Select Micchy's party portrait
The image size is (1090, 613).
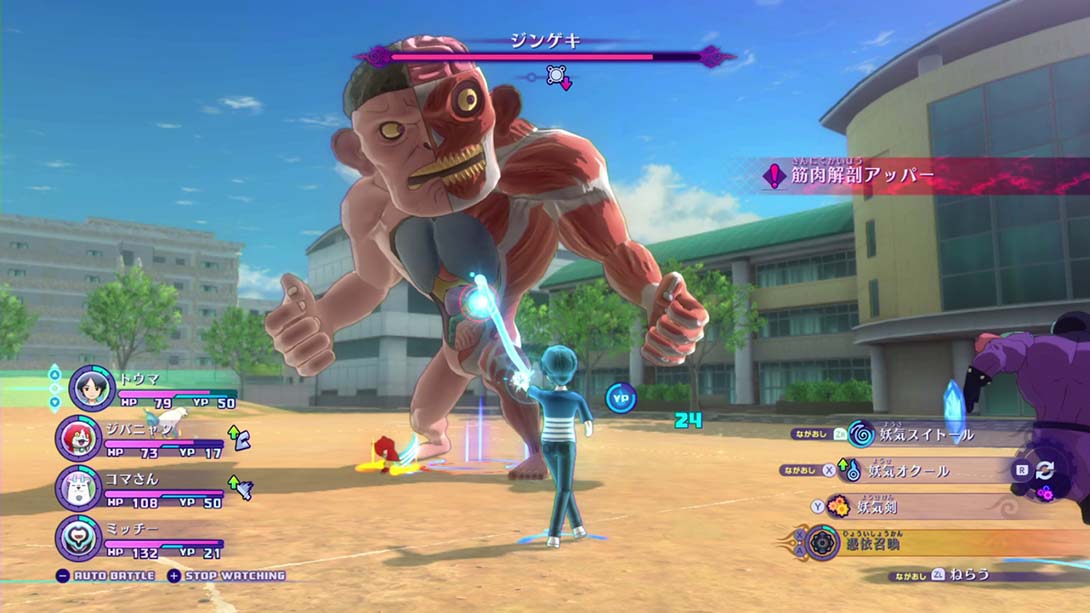(x=78, y=537)
